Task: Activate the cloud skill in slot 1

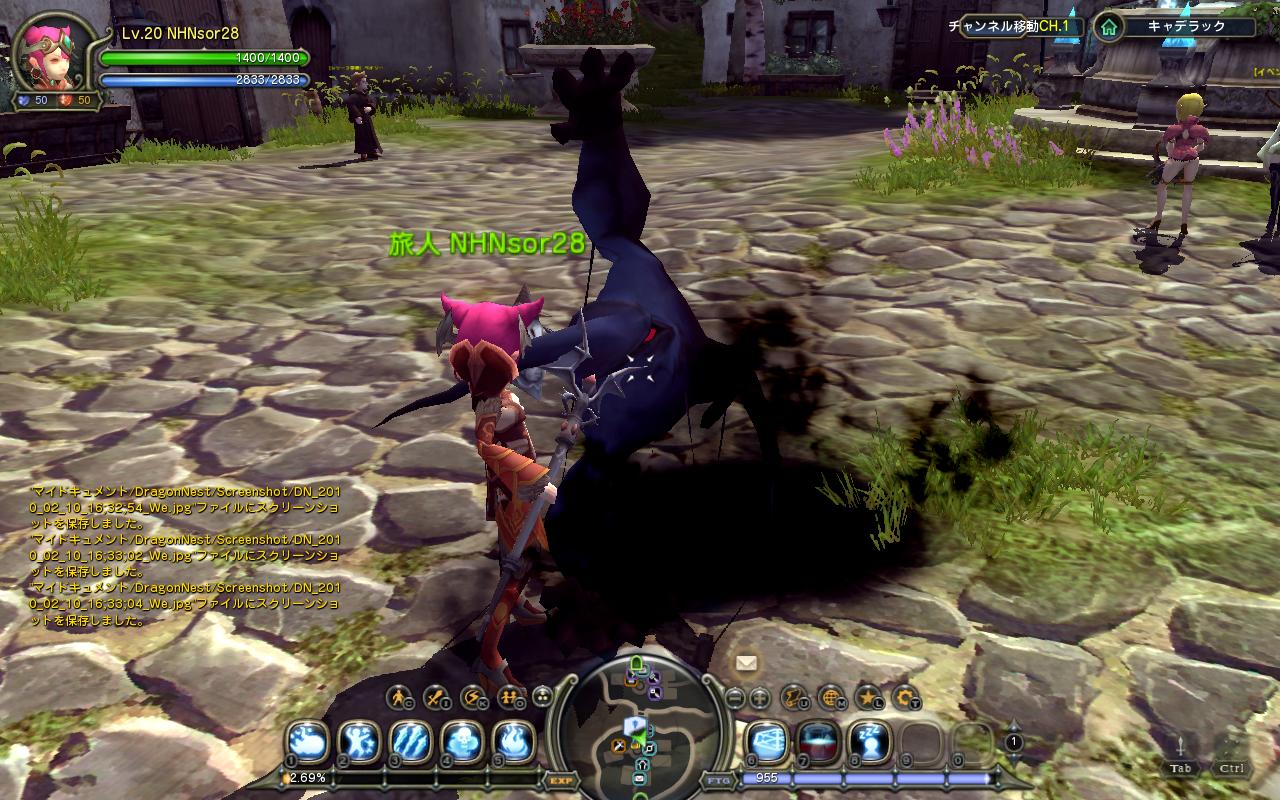Action: (x=308, y=741)
